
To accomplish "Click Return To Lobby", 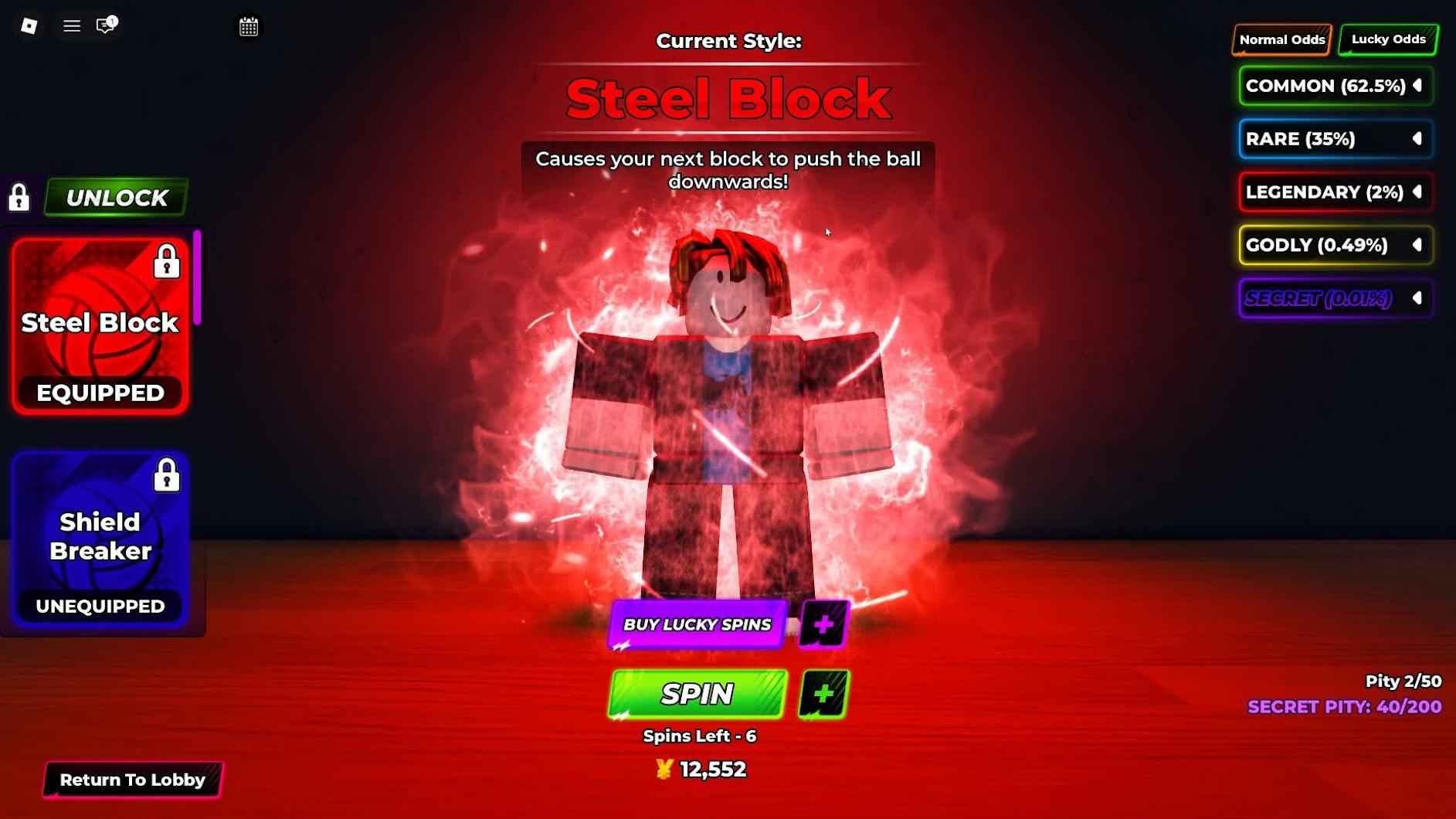I will (133, 780).
